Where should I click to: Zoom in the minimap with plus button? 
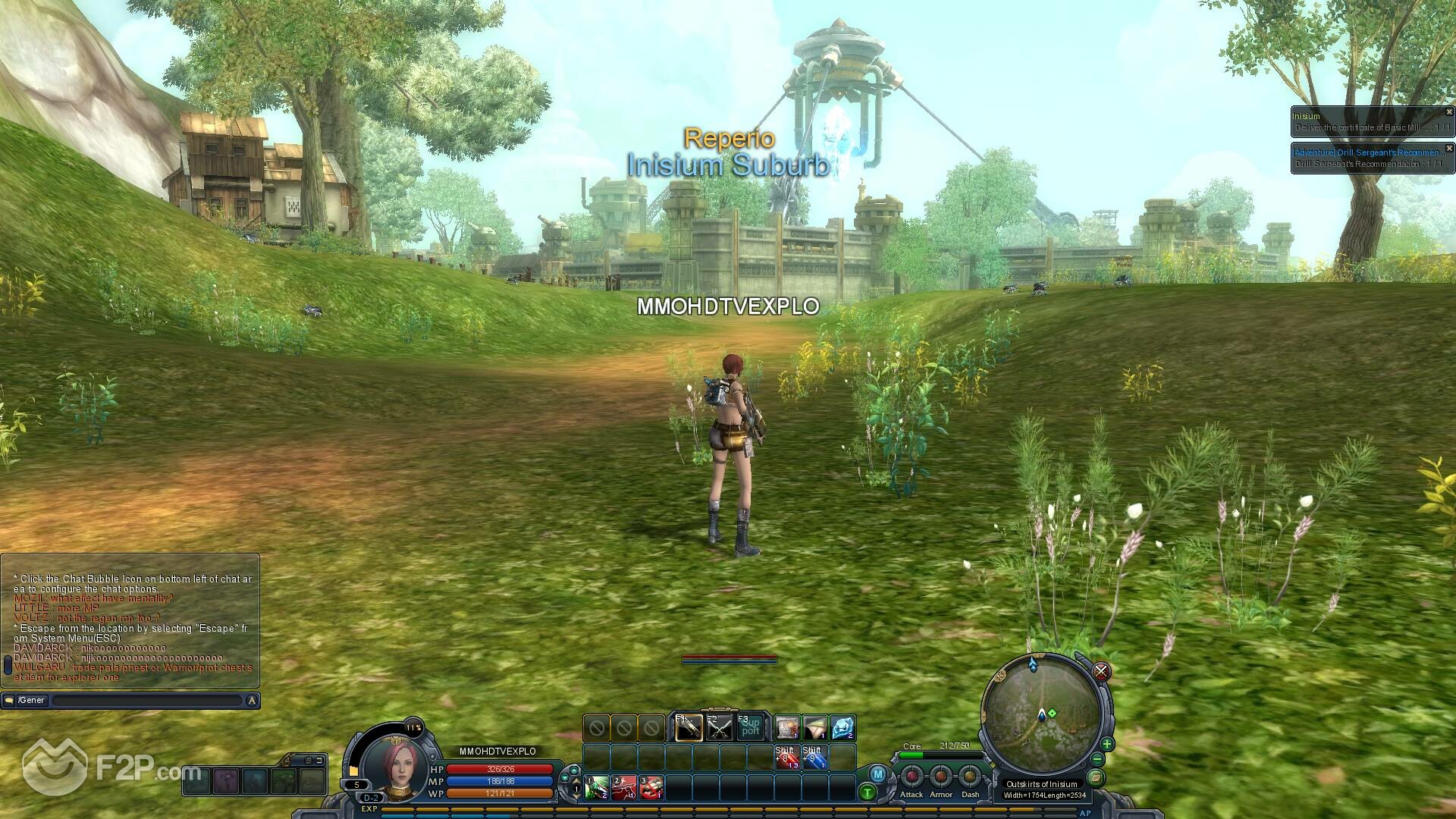(x=1107, y=744)
